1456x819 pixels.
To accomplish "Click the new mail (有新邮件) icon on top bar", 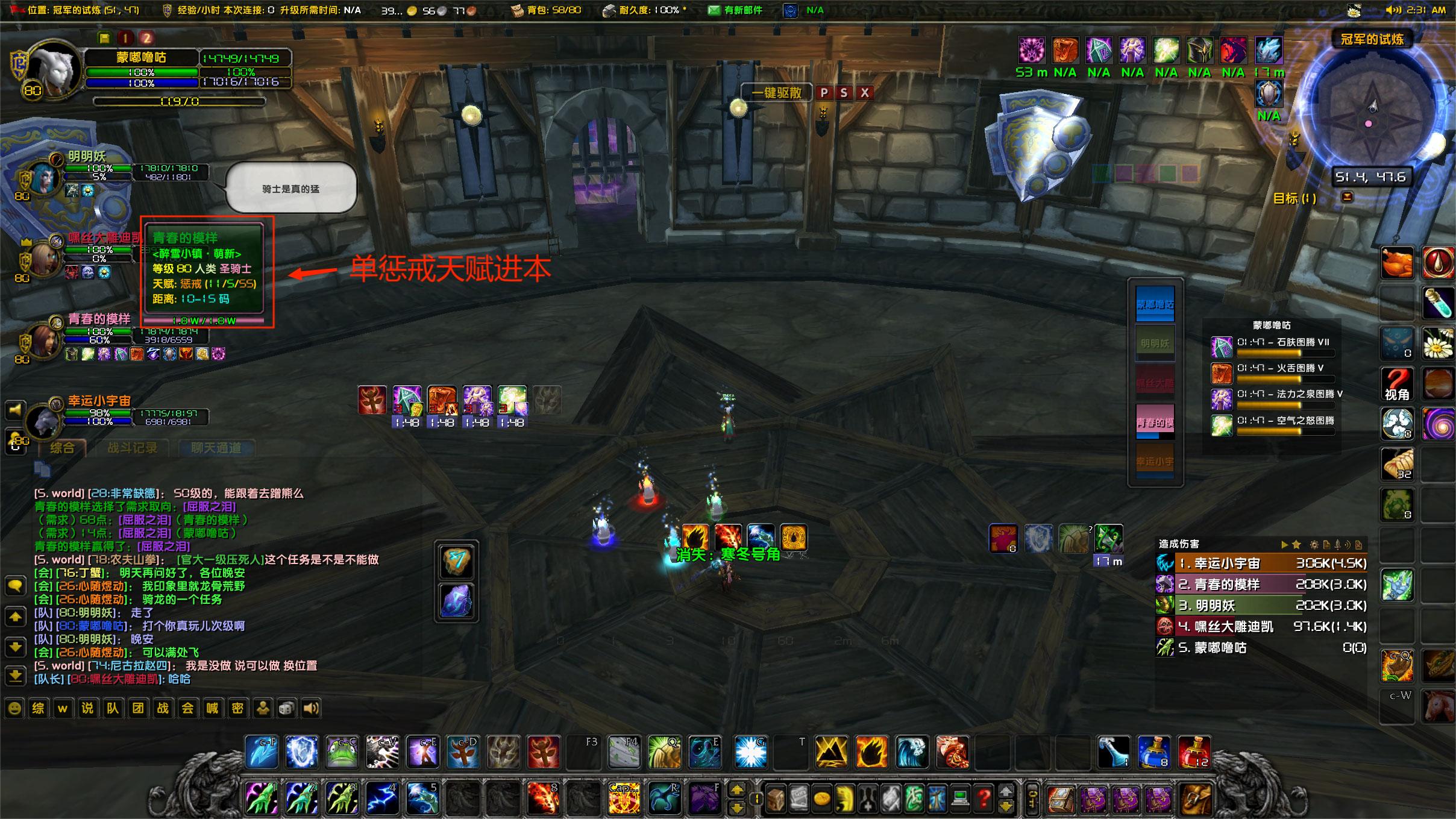I will point(715,10).
